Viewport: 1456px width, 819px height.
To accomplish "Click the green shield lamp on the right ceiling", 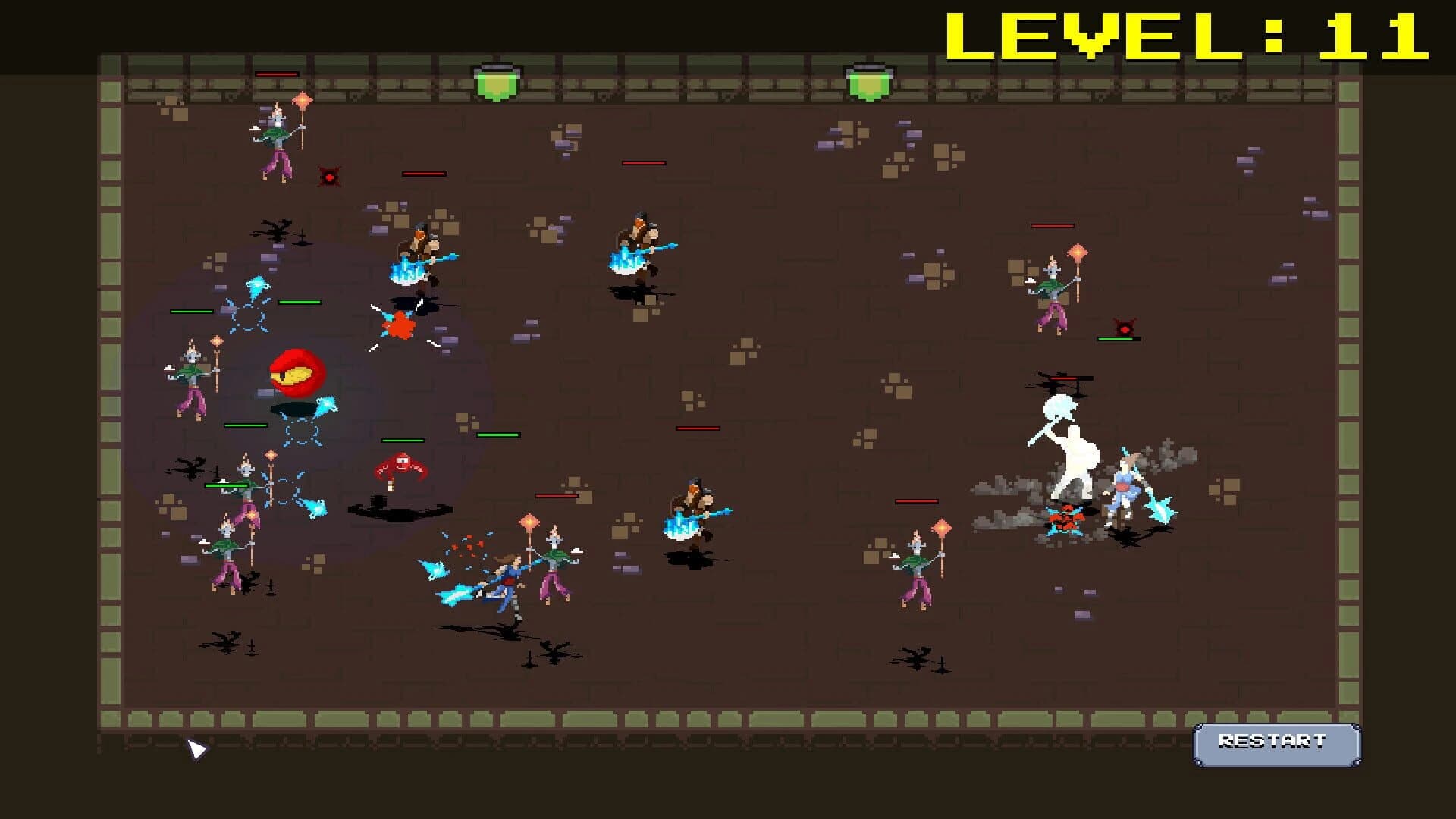I will (868, 83).
